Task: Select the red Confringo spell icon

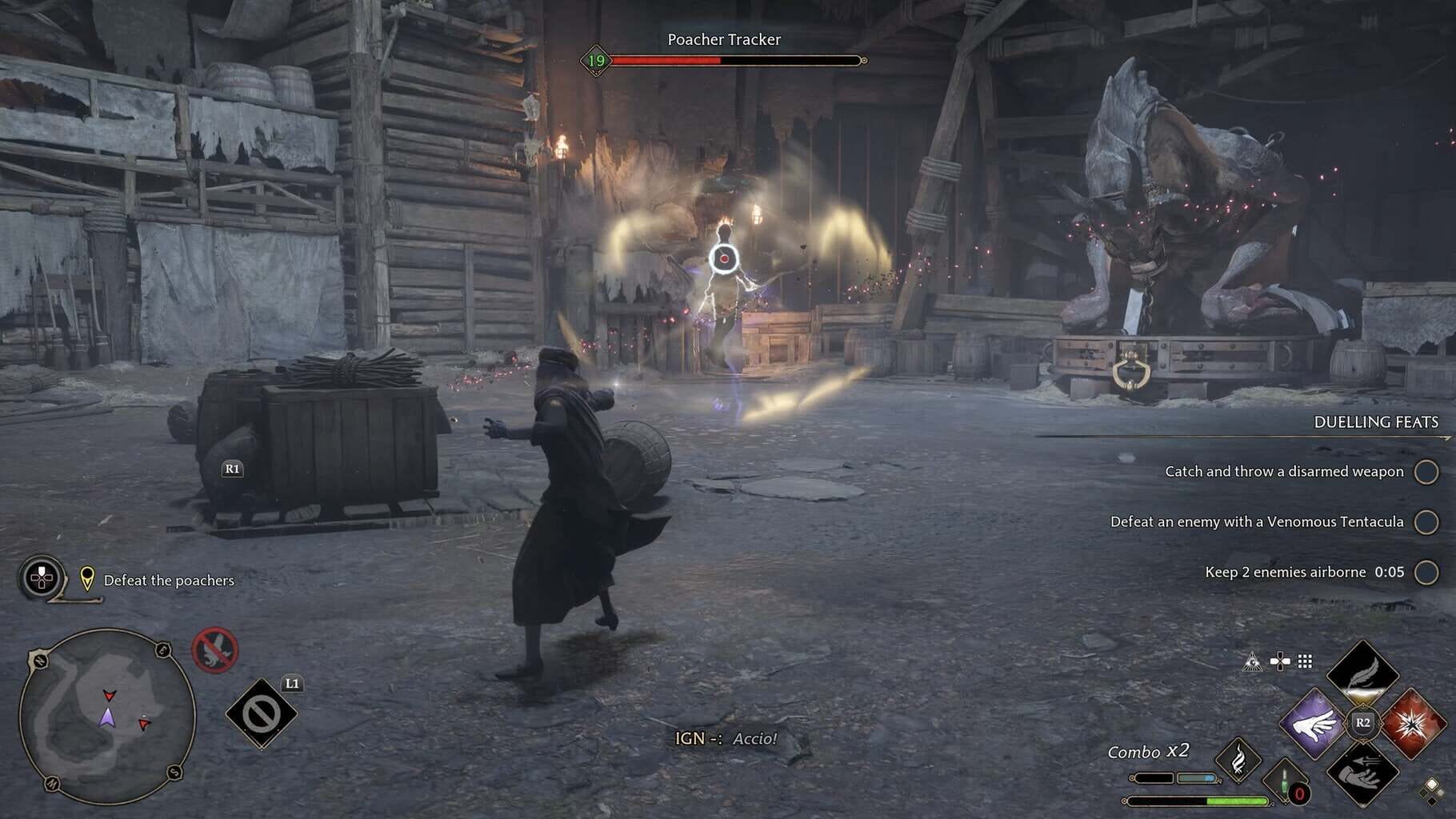Action: pyautogui.click(x=1414, y=725)
